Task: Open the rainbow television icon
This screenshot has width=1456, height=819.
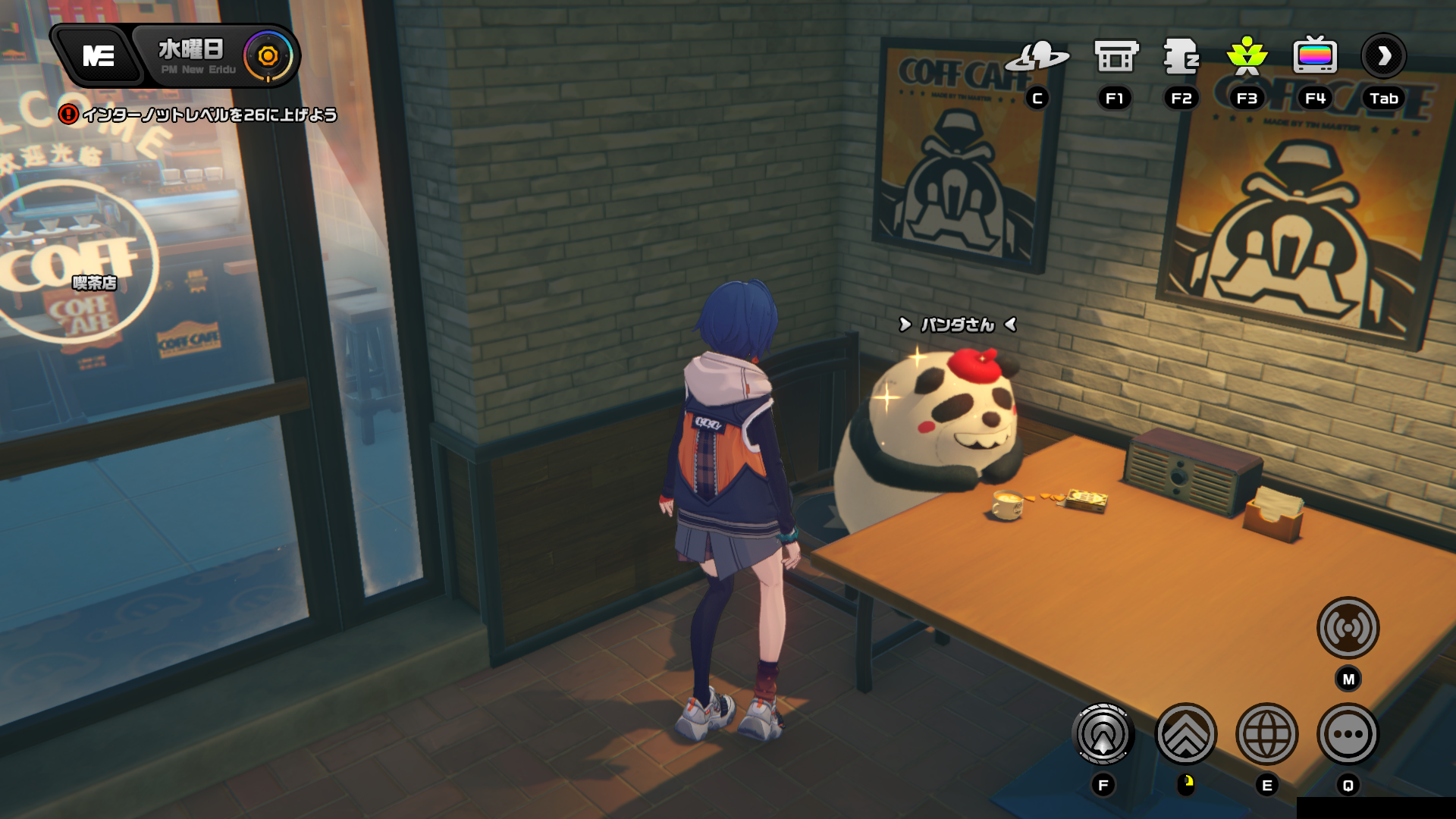Action: 1314,56
